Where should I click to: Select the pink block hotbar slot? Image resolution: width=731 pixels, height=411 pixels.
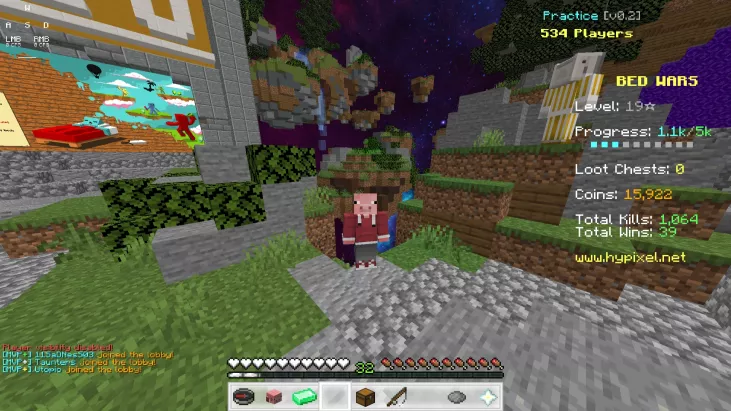click(x=273, y=397)
